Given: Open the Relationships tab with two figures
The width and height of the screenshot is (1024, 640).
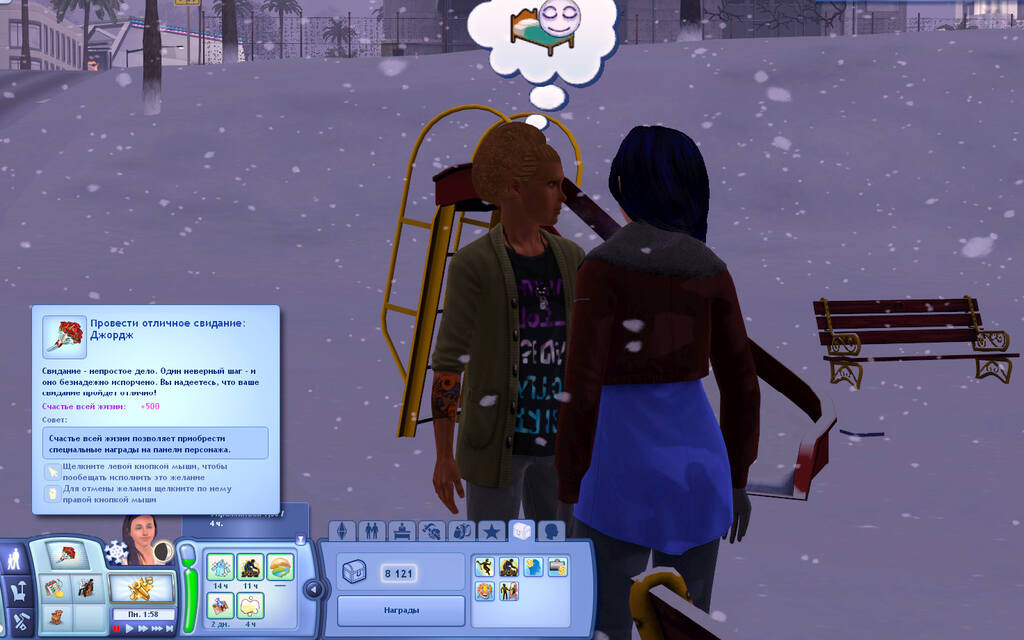Looking at the screenshot, I should click(x=372, y=531).
